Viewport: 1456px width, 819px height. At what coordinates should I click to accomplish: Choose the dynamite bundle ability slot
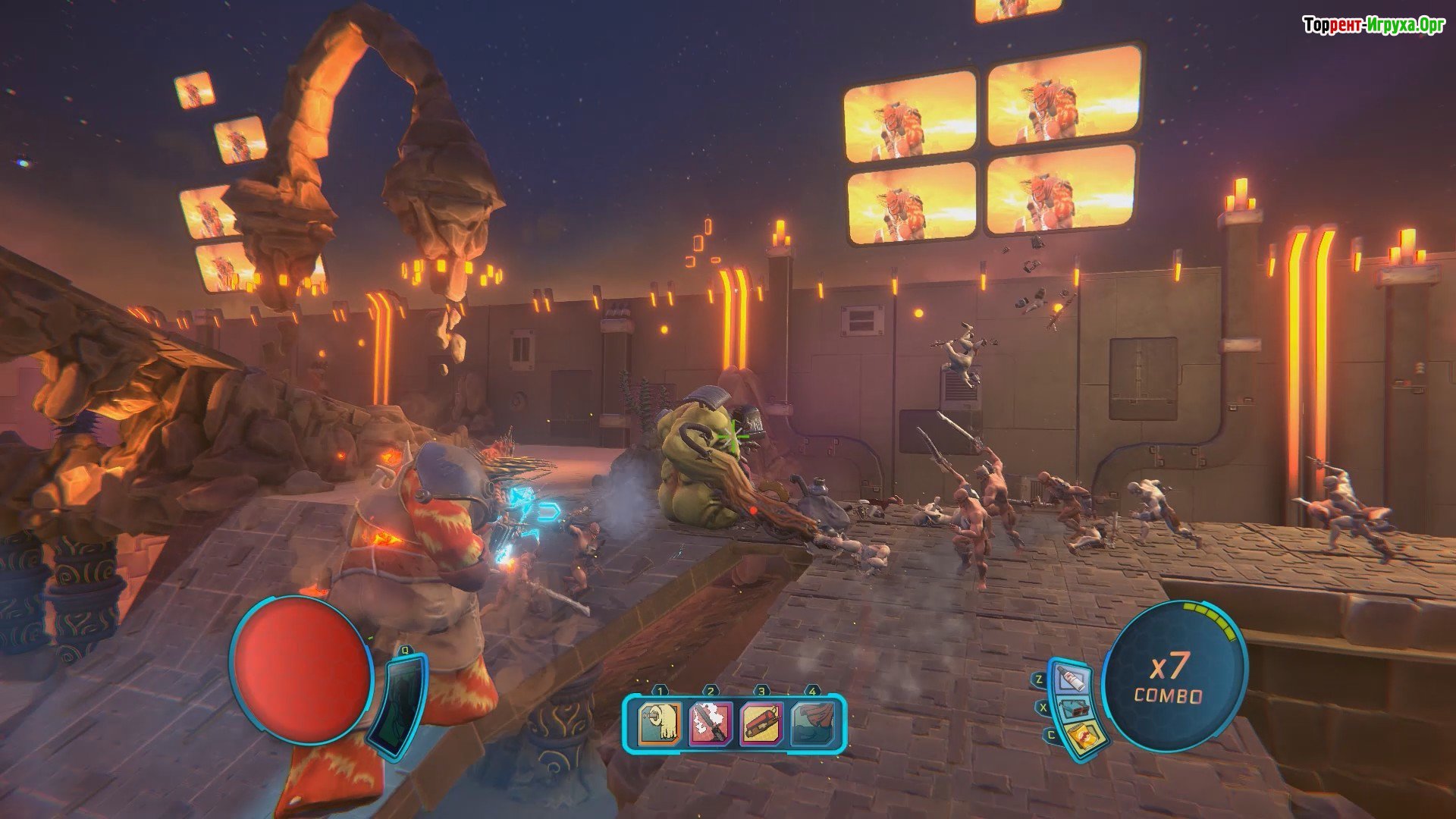(x=760, y=723)
